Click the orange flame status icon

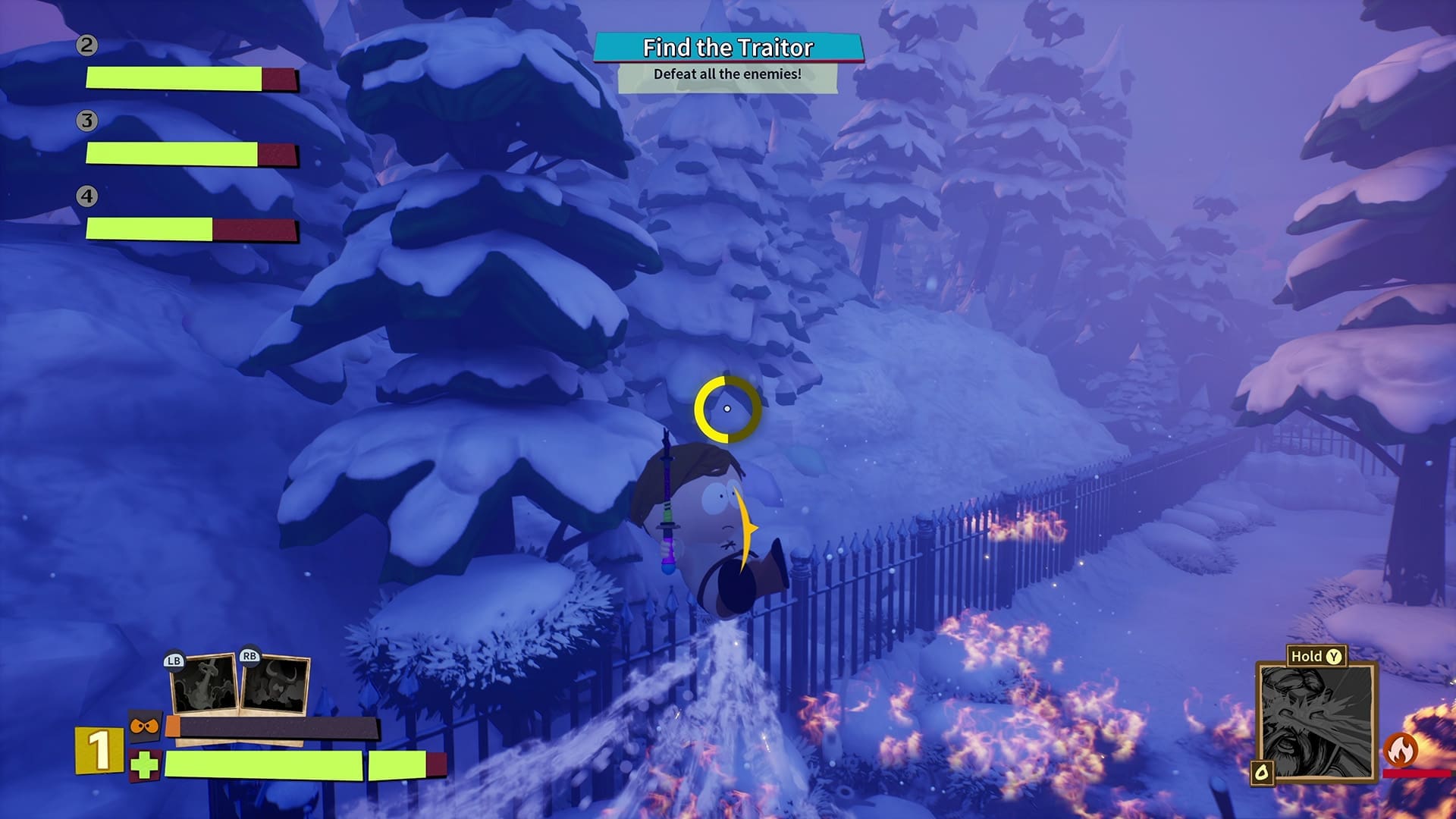coord(1401,750)
